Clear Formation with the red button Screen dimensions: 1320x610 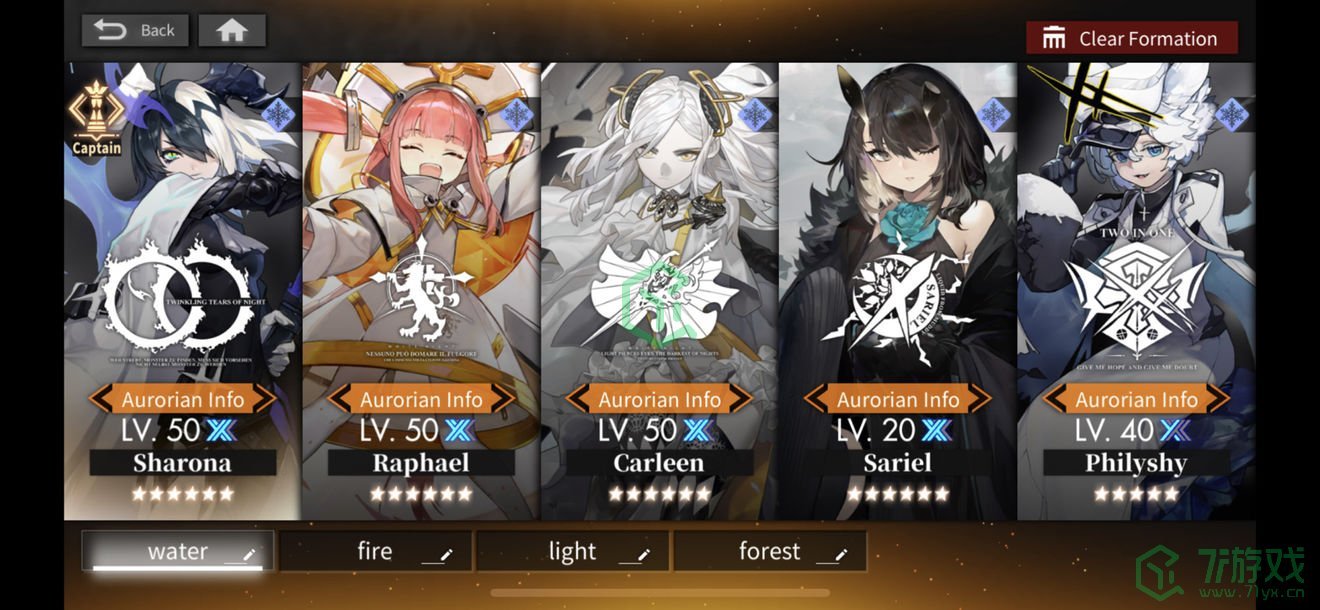tap(1131, 39)
